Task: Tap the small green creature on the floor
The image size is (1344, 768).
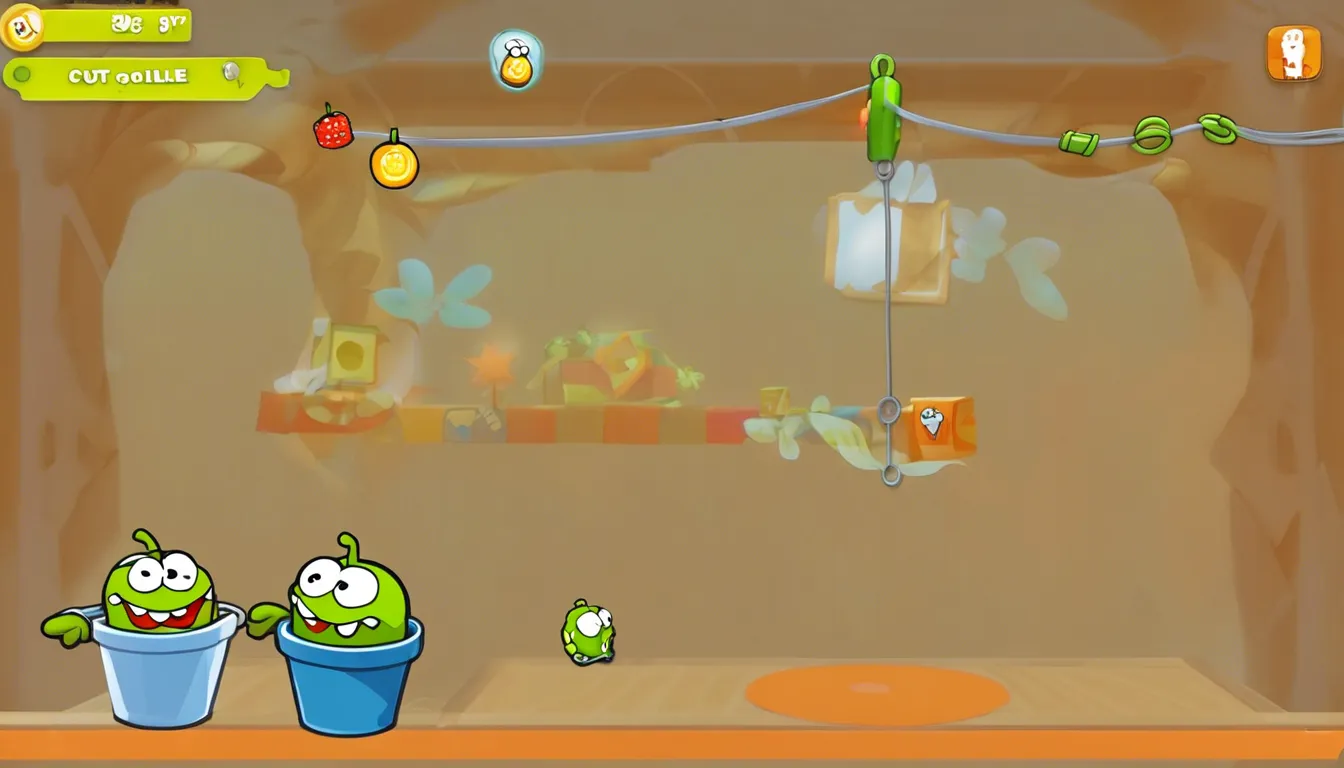Action: (590, 632)
